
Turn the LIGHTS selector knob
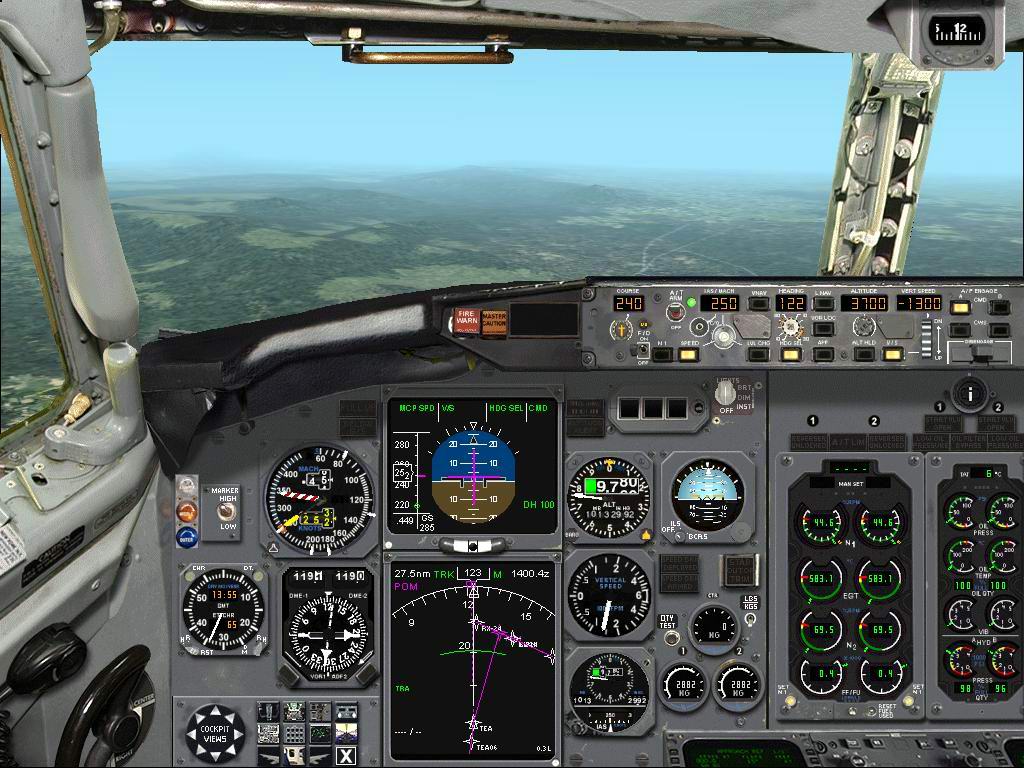click(x=725, y=395)
